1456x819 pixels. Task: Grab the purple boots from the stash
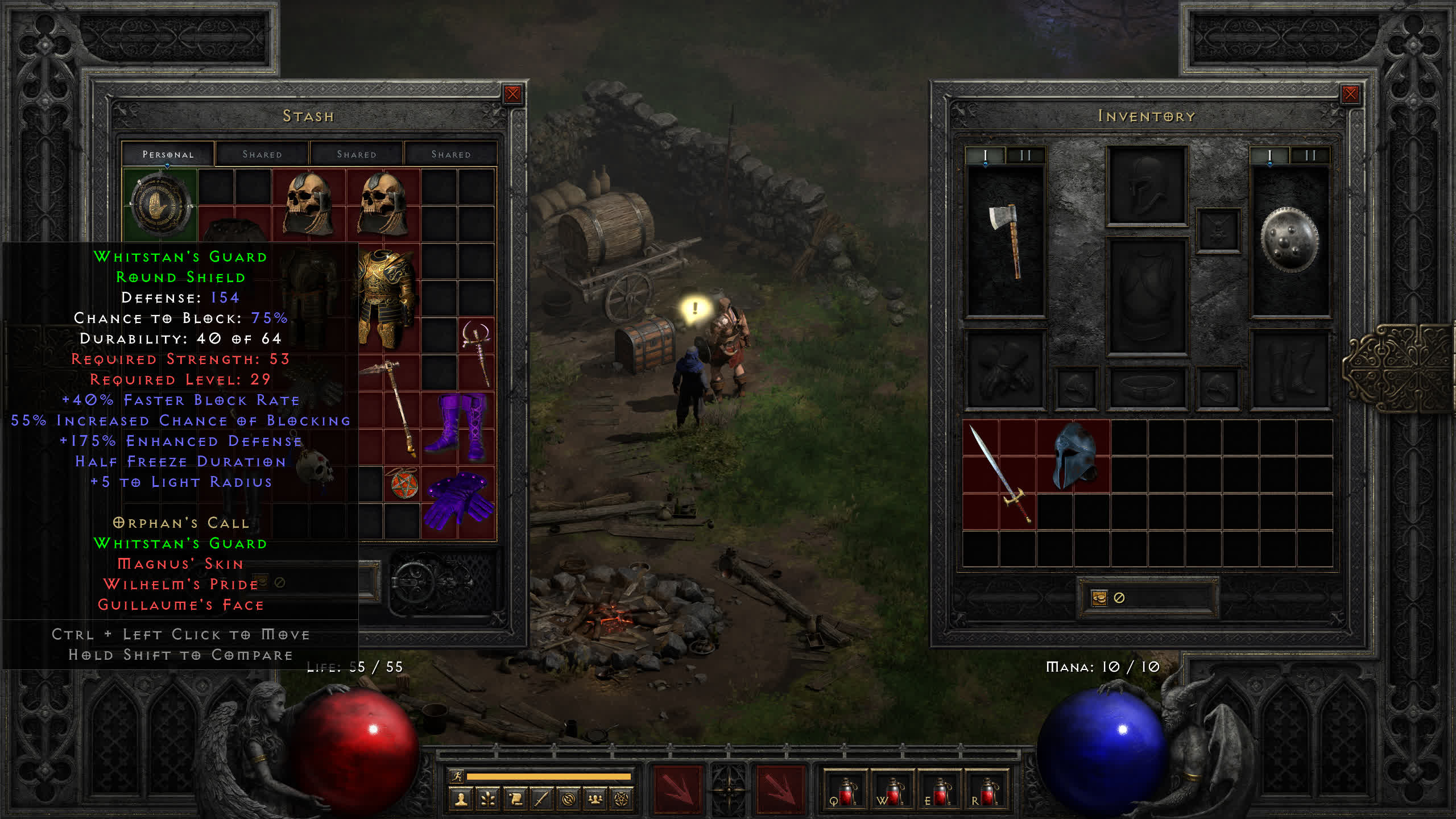[458, 427]
